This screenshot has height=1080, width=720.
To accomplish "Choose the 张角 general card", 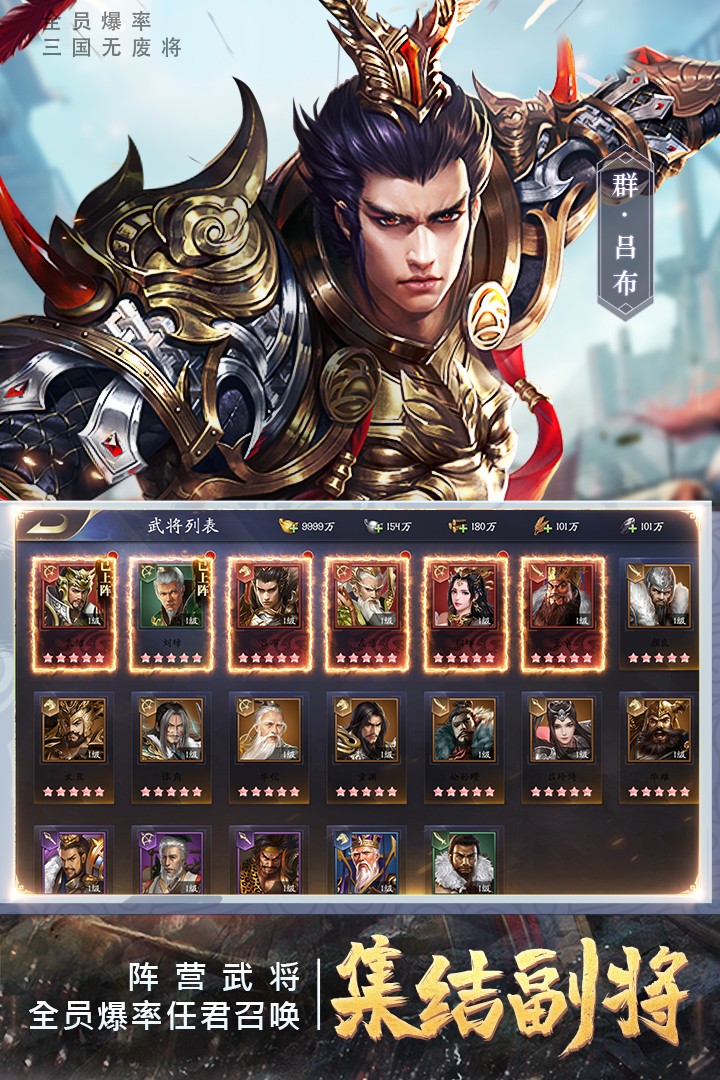I will tap(170, 745).
